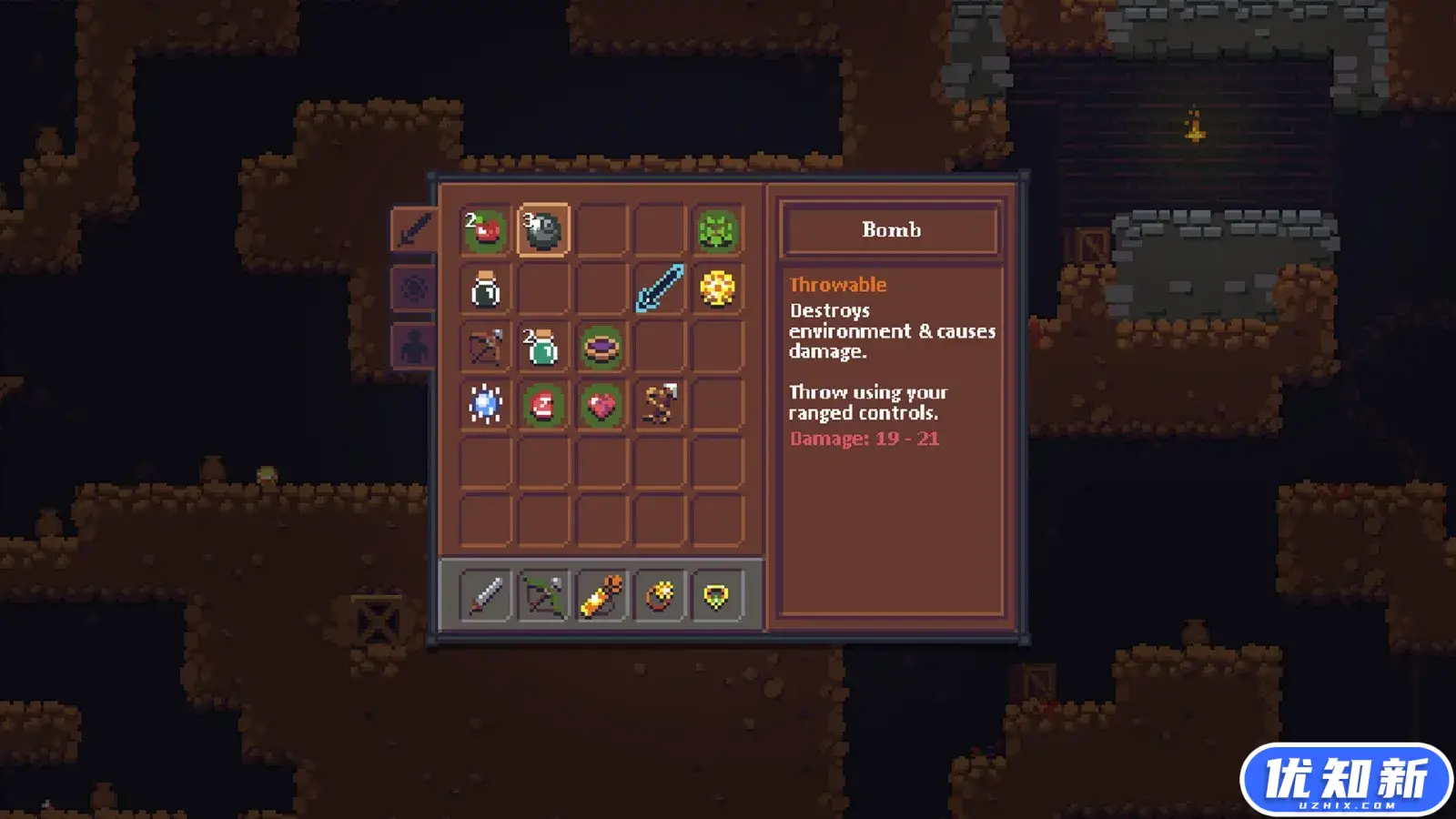Select the purple-filled bowl item

point(602,348)
